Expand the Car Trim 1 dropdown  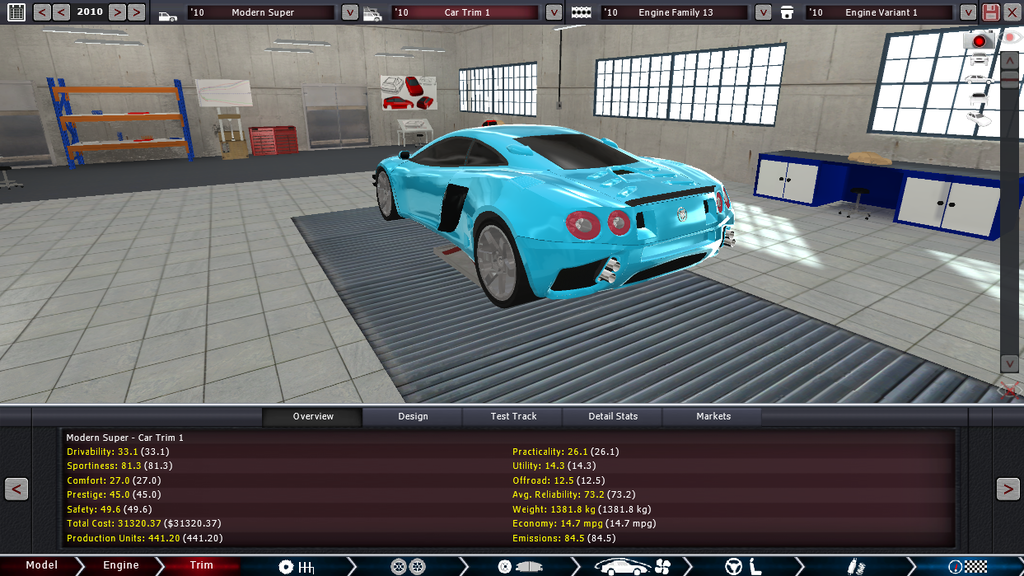(x=554, y=13)
